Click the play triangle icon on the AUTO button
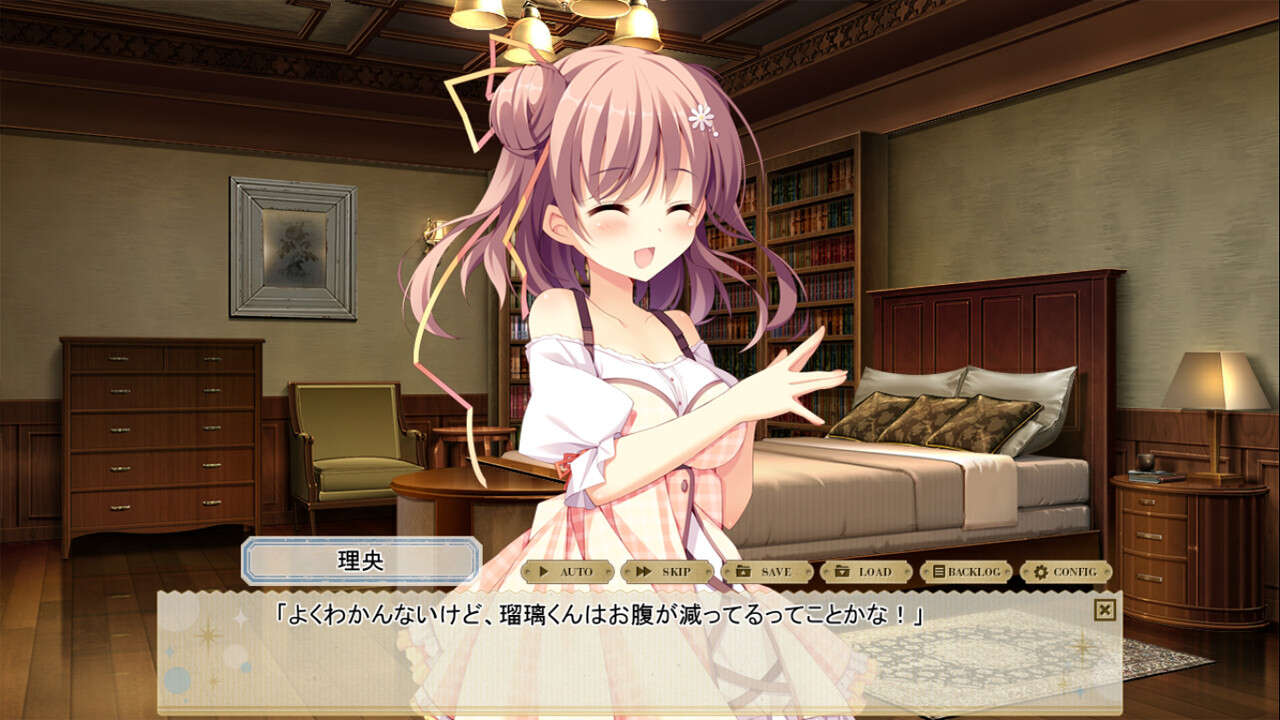 (543, 571)
